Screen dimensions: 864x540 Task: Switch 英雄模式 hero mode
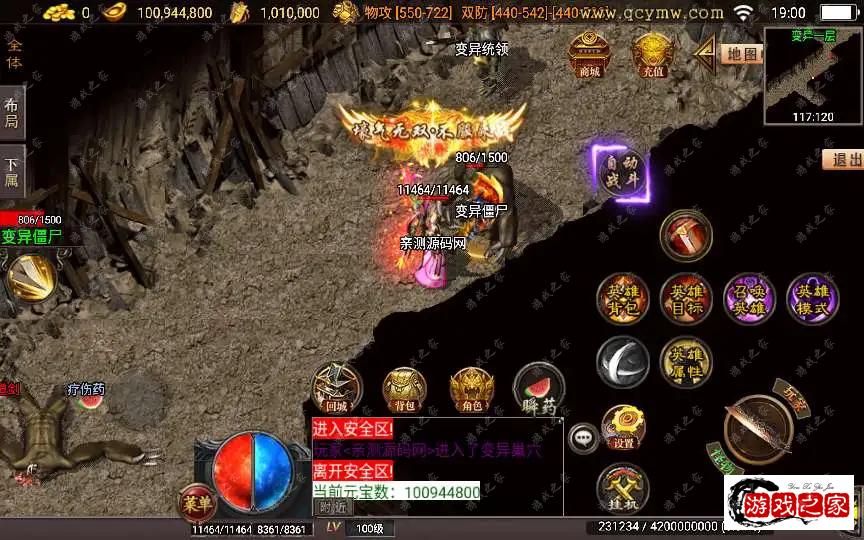812,298
